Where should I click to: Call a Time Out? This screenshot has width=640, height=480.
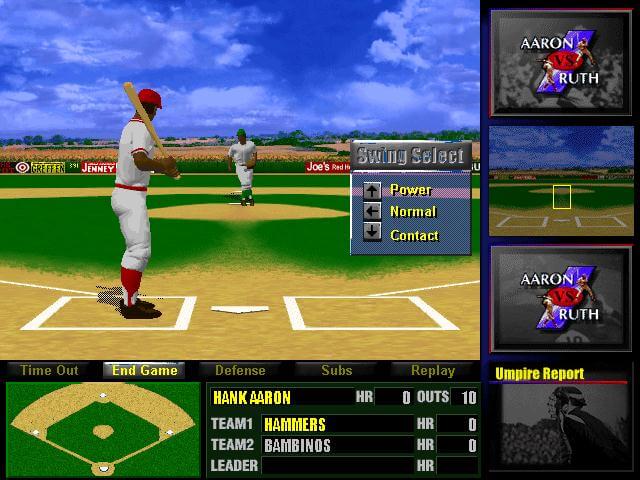tap(49, 370)
